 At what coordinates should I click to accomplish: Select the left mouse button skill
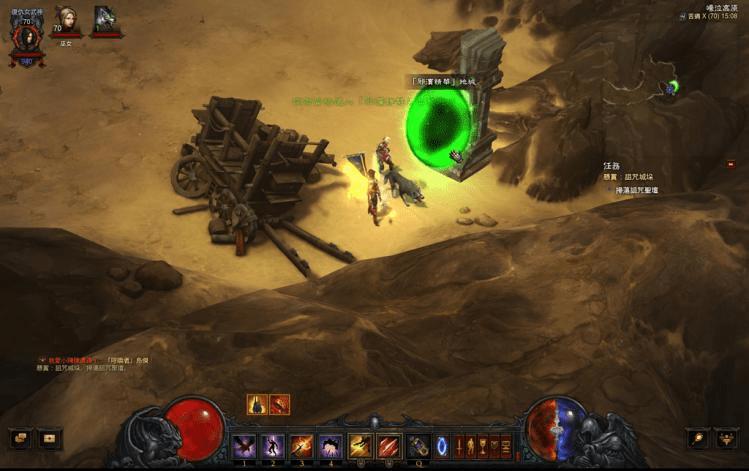pyautogui.click(x=360, y=446)
